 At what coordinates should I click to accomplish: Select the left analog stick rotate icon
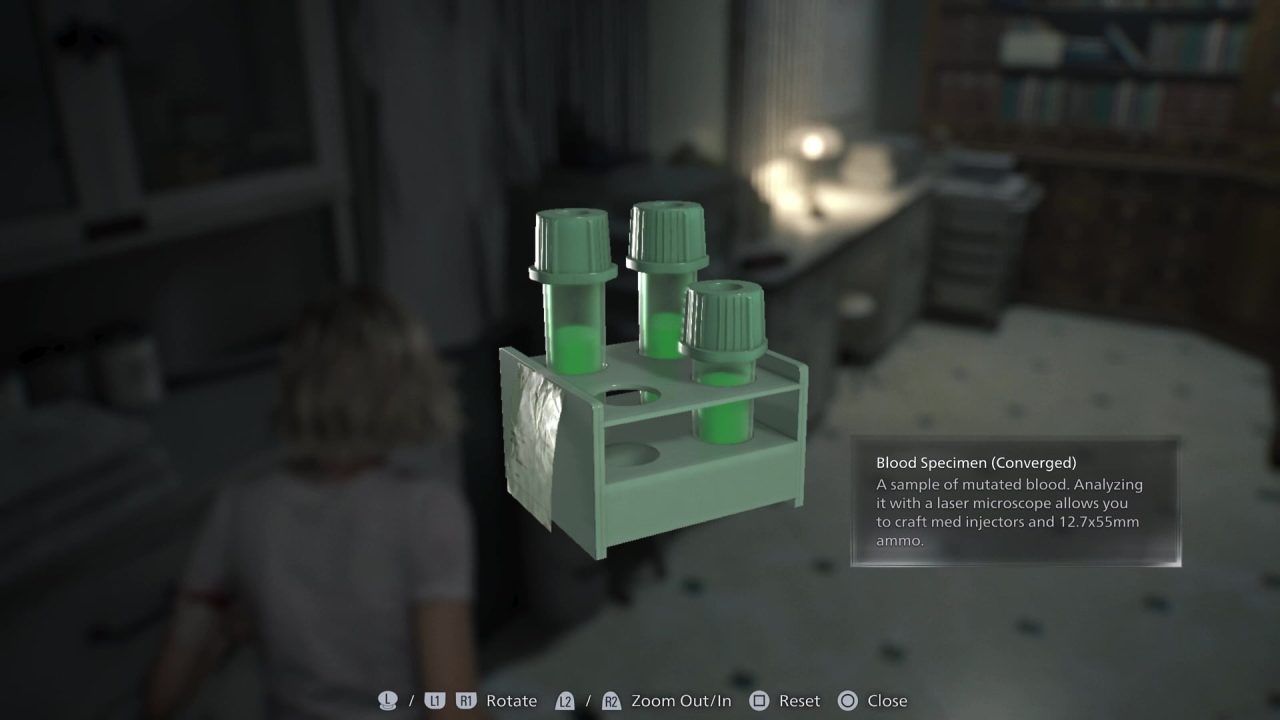388,700
